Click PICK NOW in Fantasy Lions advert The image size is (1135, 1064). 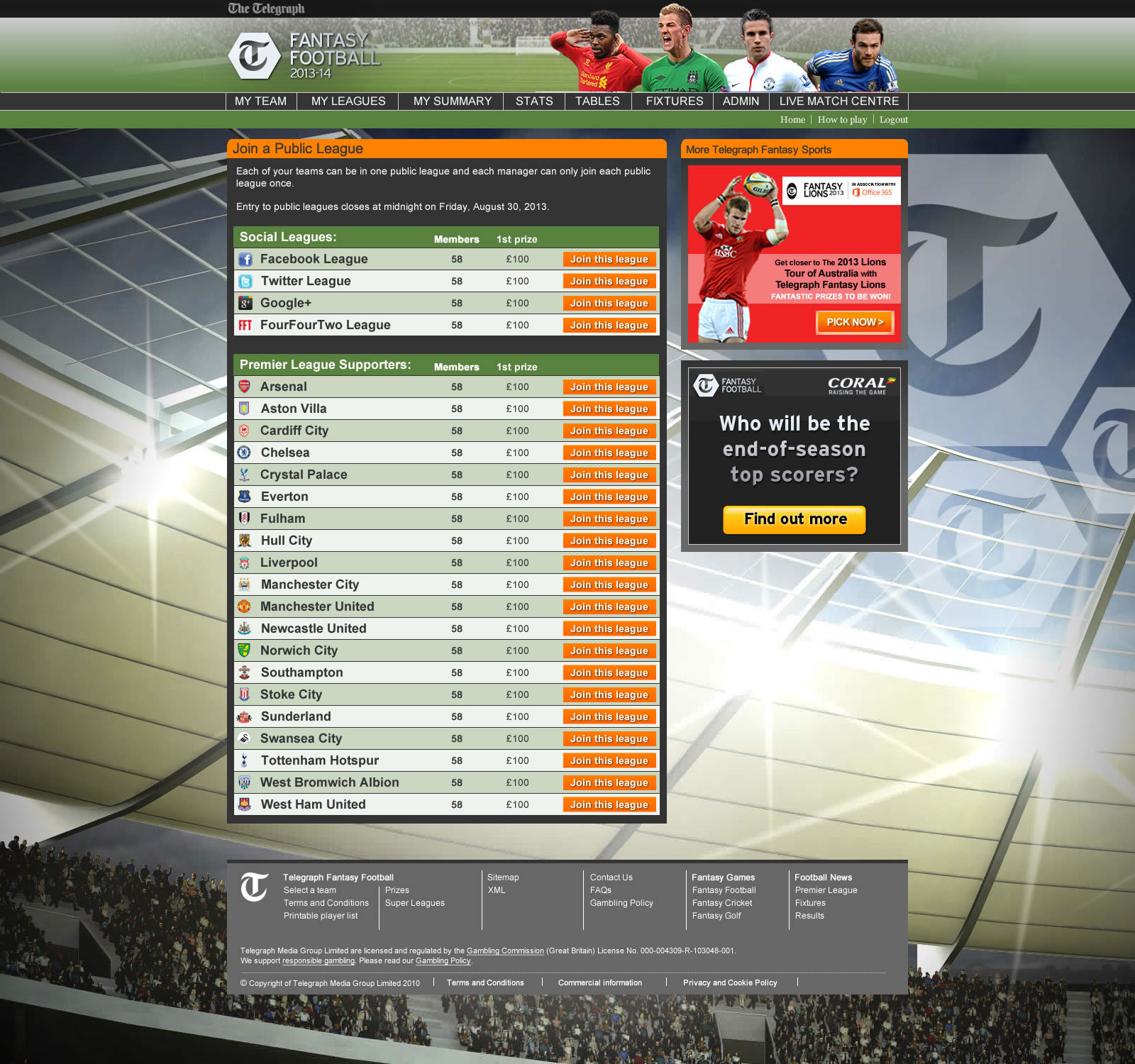tap(855, 322)
